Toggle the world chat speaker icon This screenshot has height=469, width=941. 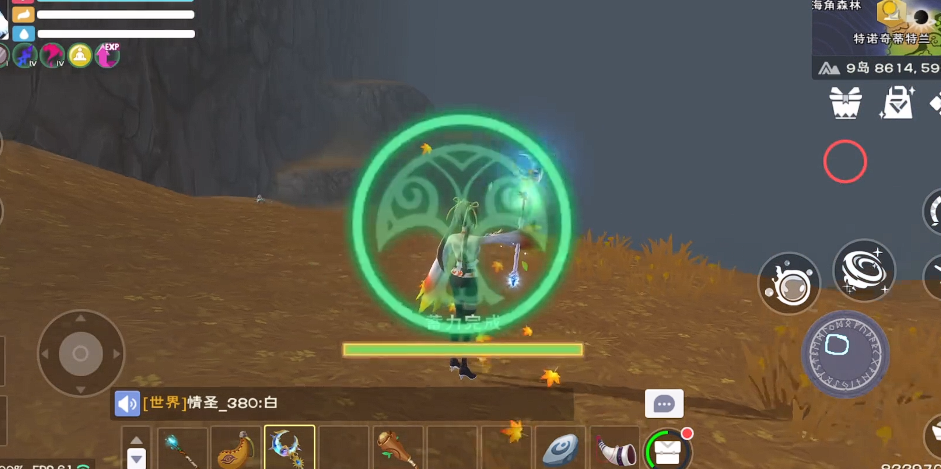[127, 403]
